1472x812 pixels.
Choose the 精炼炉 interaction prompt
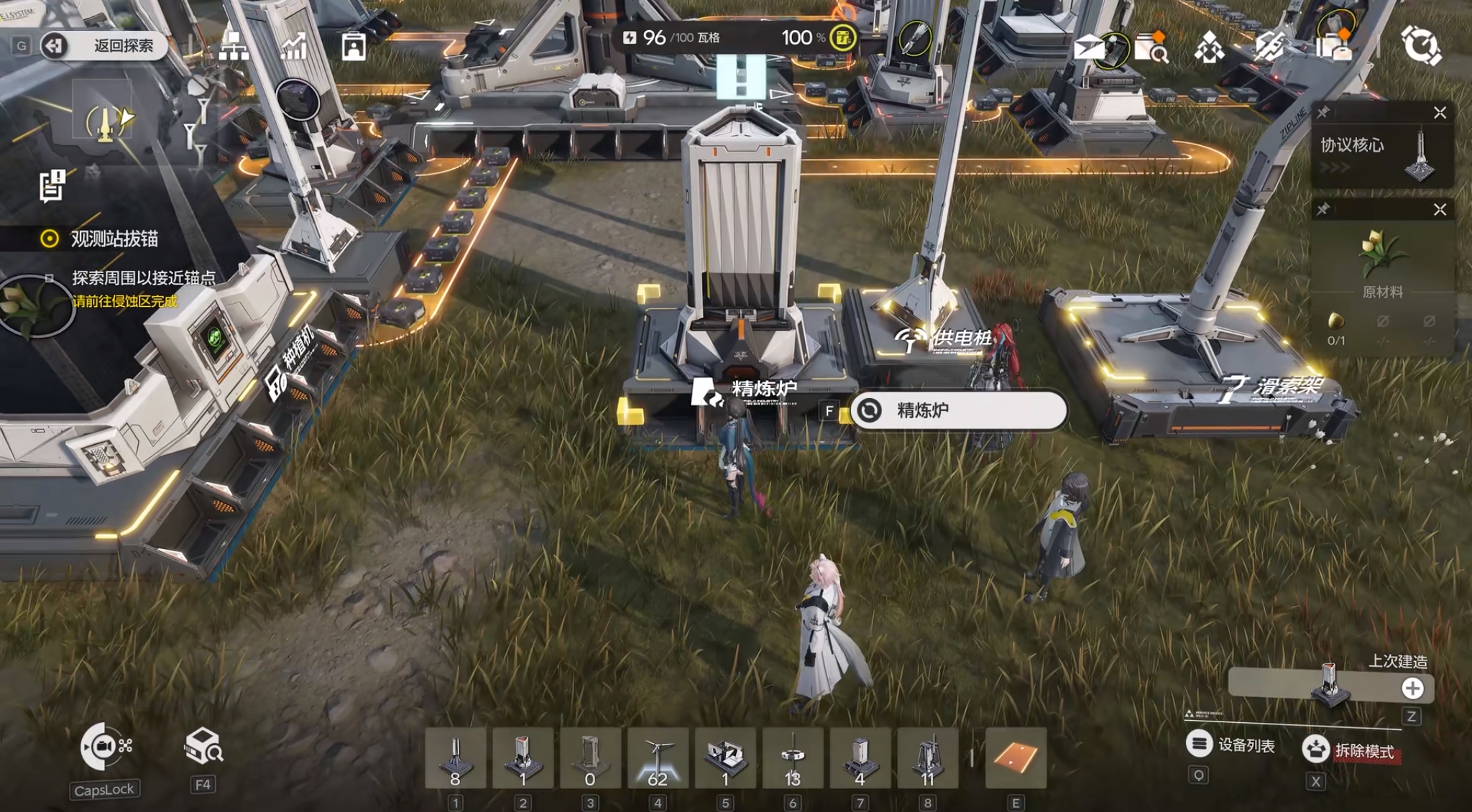[958, 410]
